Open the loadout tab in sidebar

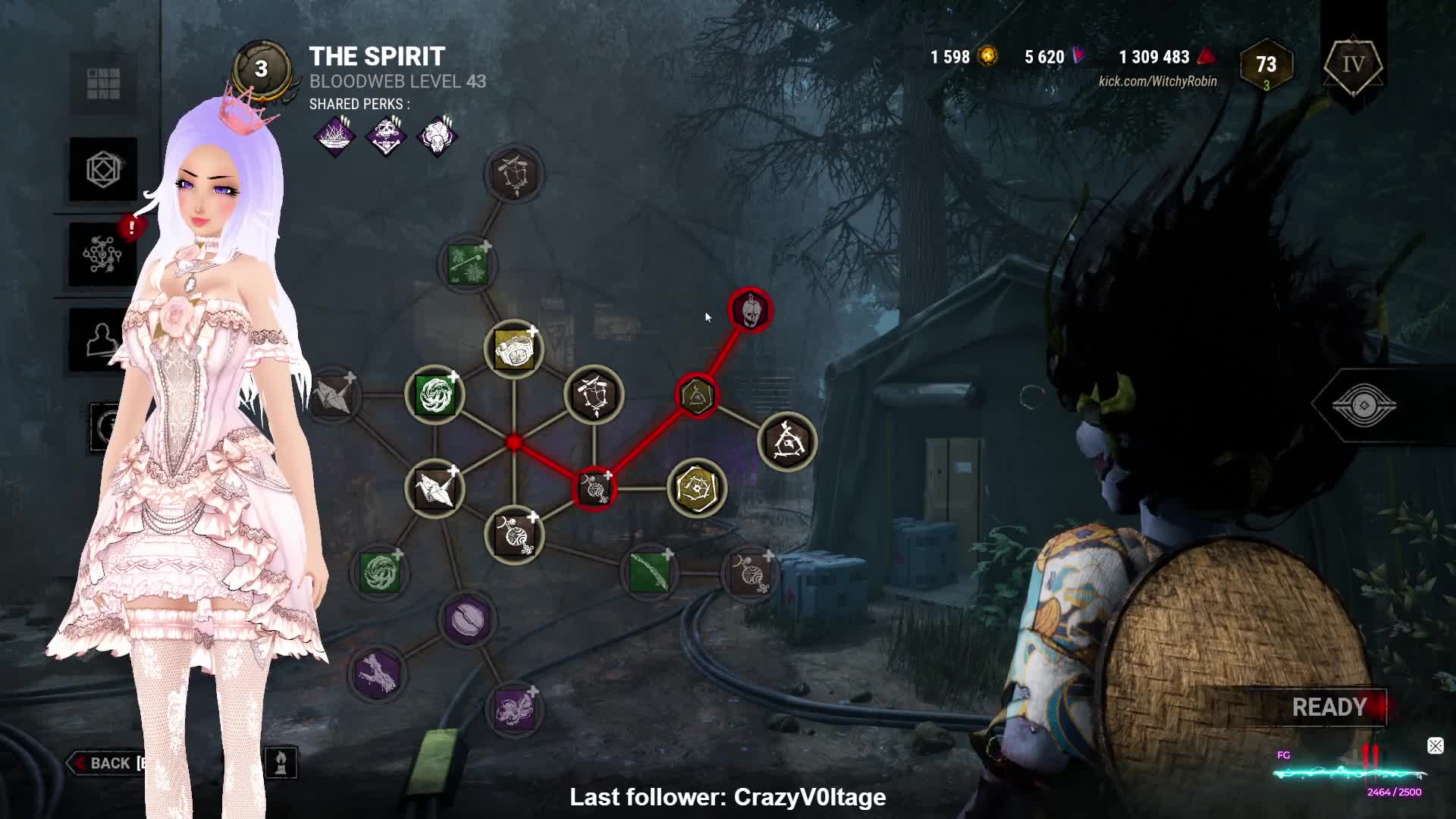(103, 169)
